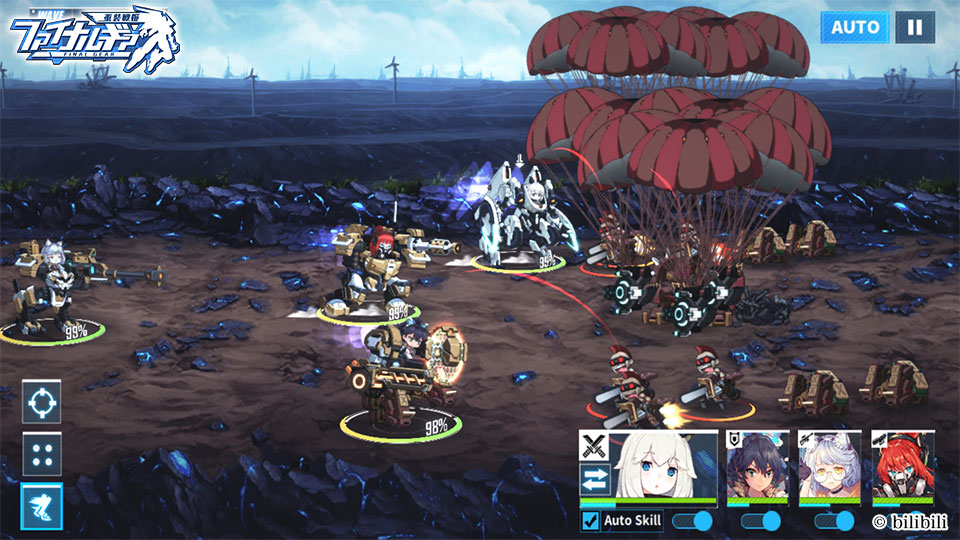
Task: Toggle the AUTO battle button
Action: (855, 27)
